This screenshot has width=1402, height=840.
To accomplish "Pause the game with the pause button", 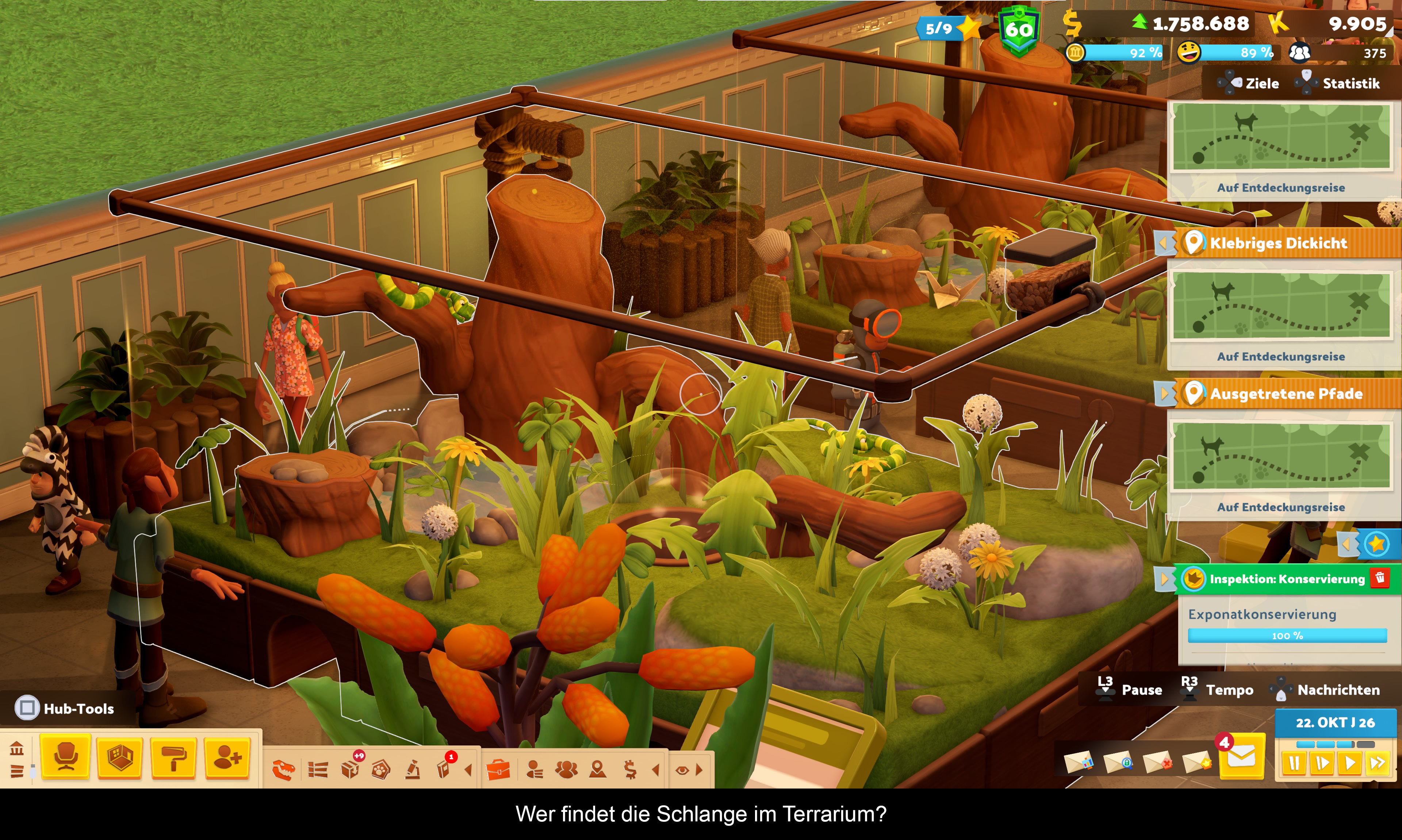I will 1294,764.
